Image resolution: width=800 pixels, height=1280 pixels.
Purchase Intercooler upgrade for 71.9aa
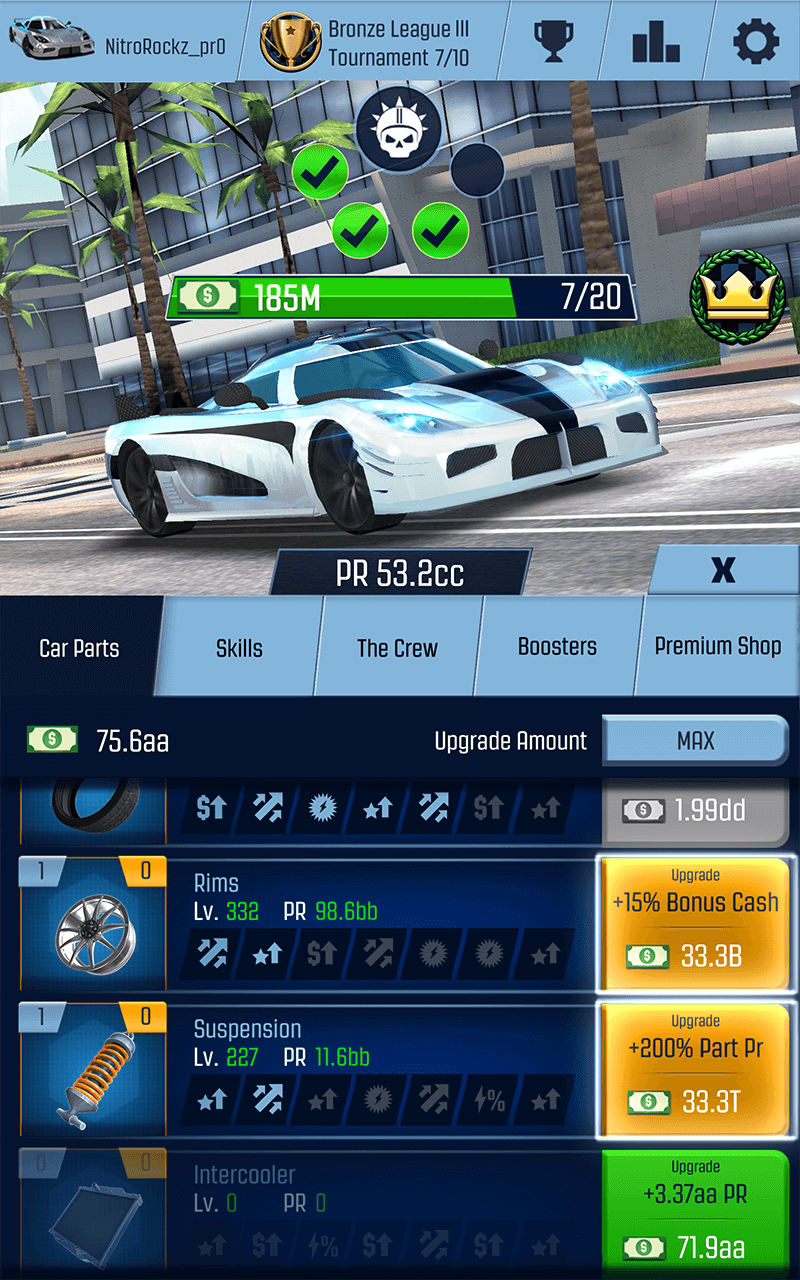point(695,1210)
